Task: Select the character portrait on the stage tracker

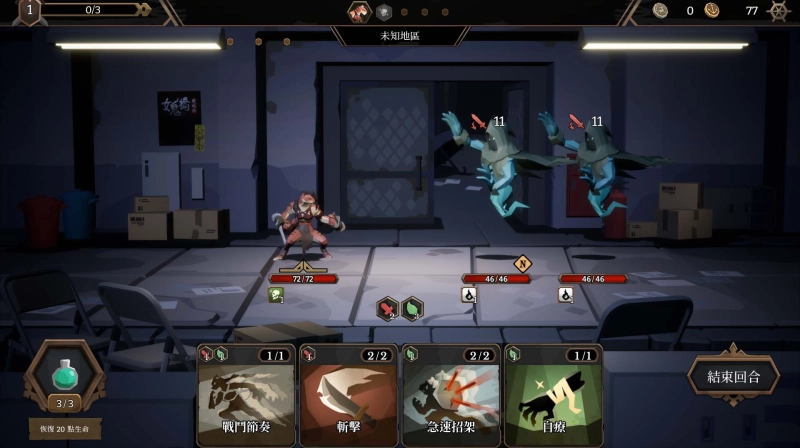Action: point(359,12)
